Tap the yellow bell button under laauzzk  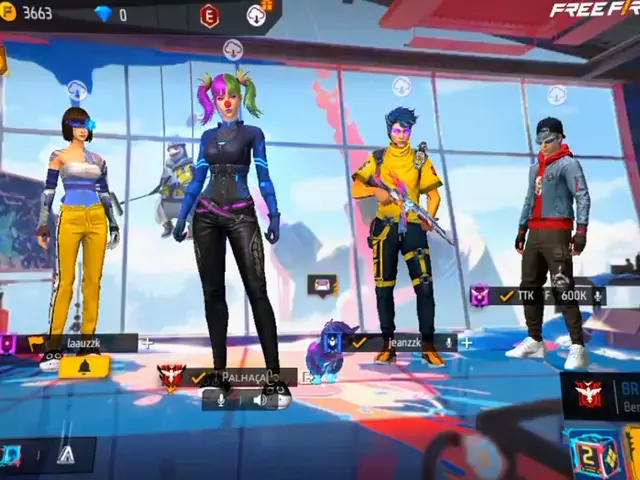(83, 367)
